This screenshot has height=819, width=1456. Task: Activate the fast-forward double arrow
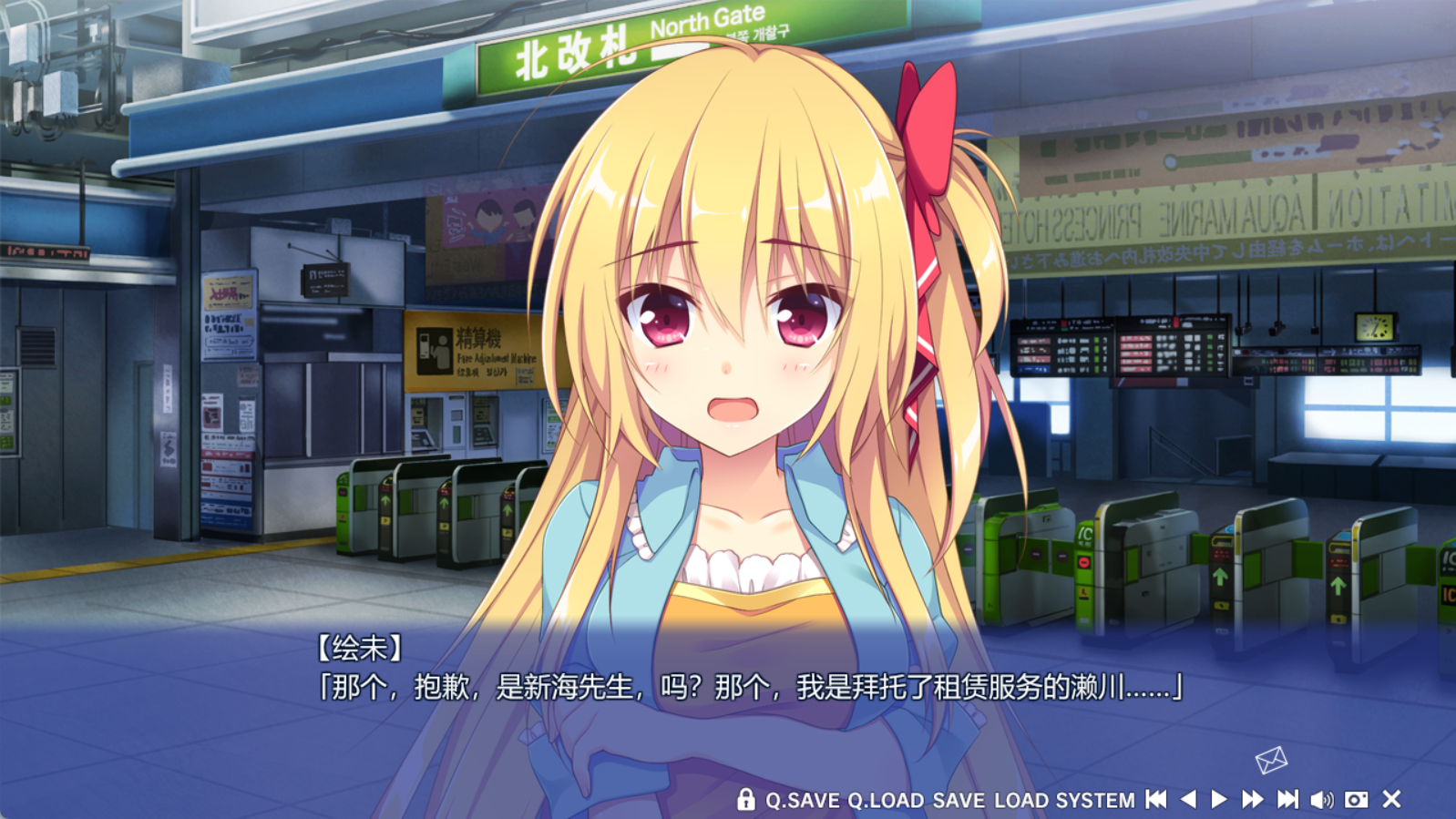pyautogui.click(x=1253, y=800)
